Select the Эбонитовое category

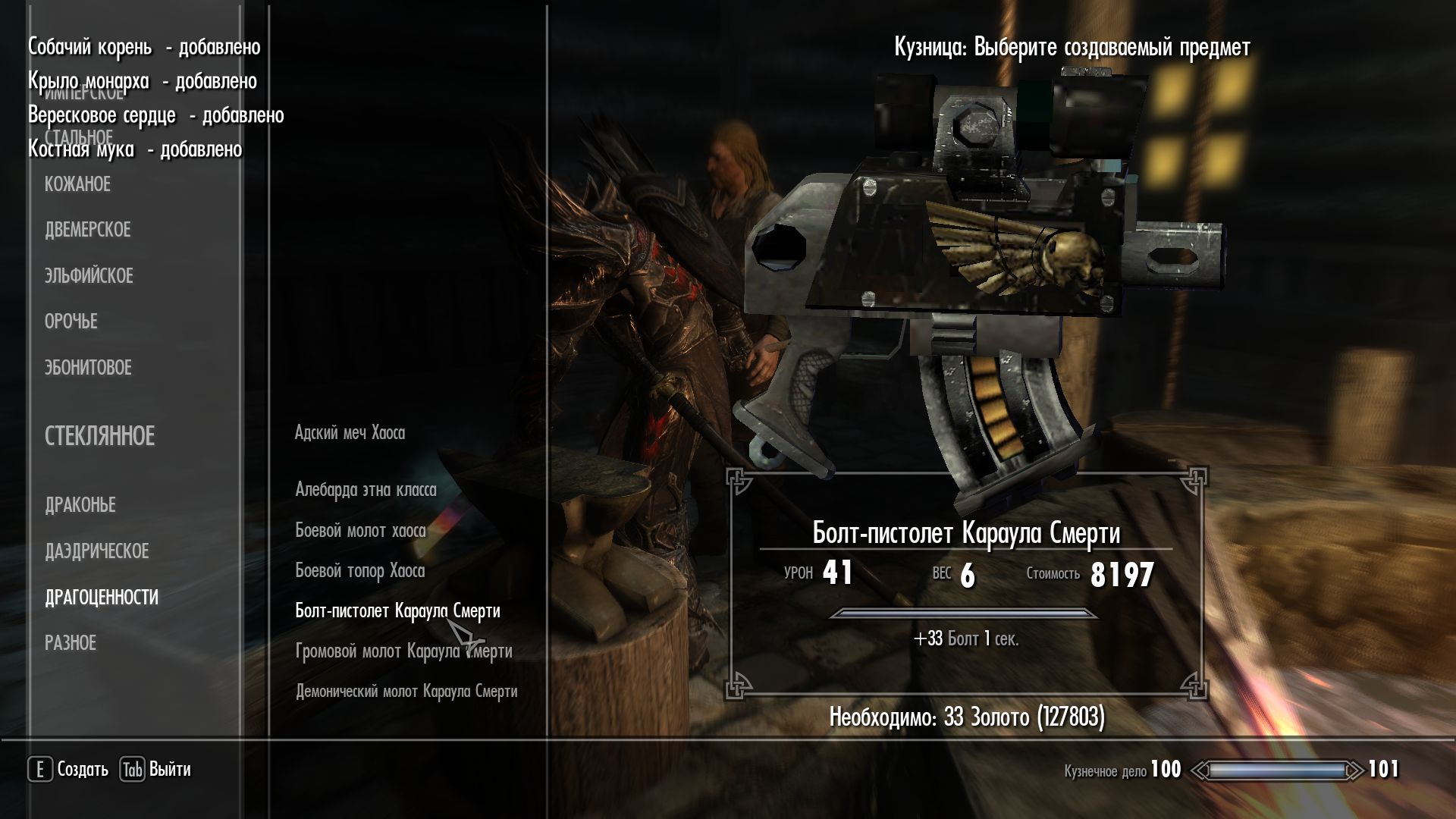(x=88, y=368)
